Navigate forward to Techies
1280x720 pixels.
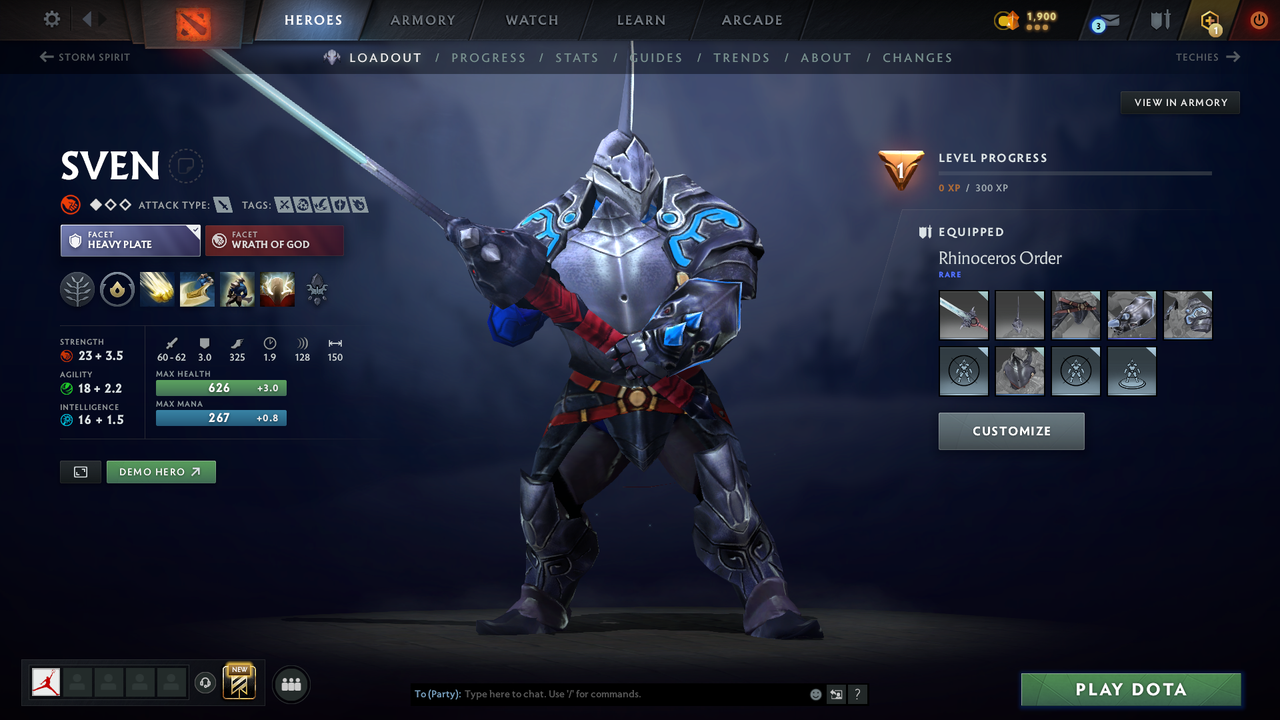click(1208, 57)
